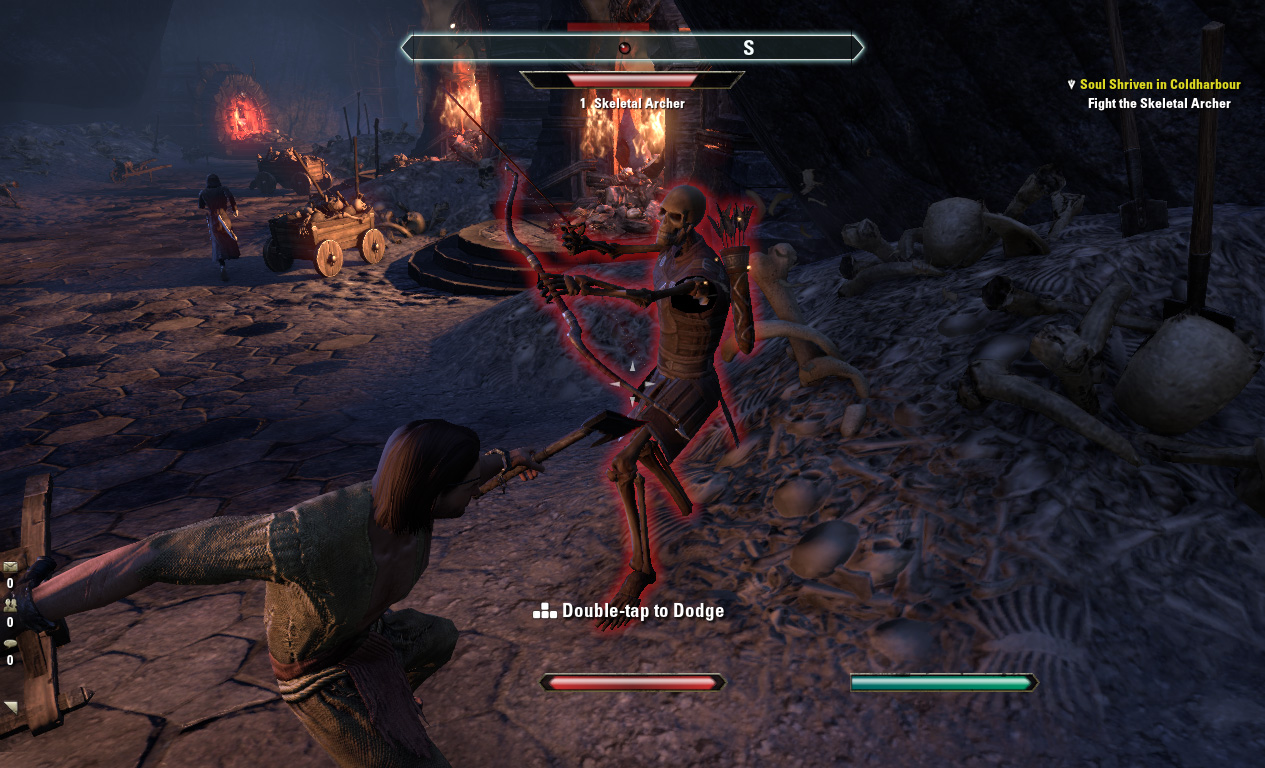Select the chat speech bubble icon

(10, 643)
